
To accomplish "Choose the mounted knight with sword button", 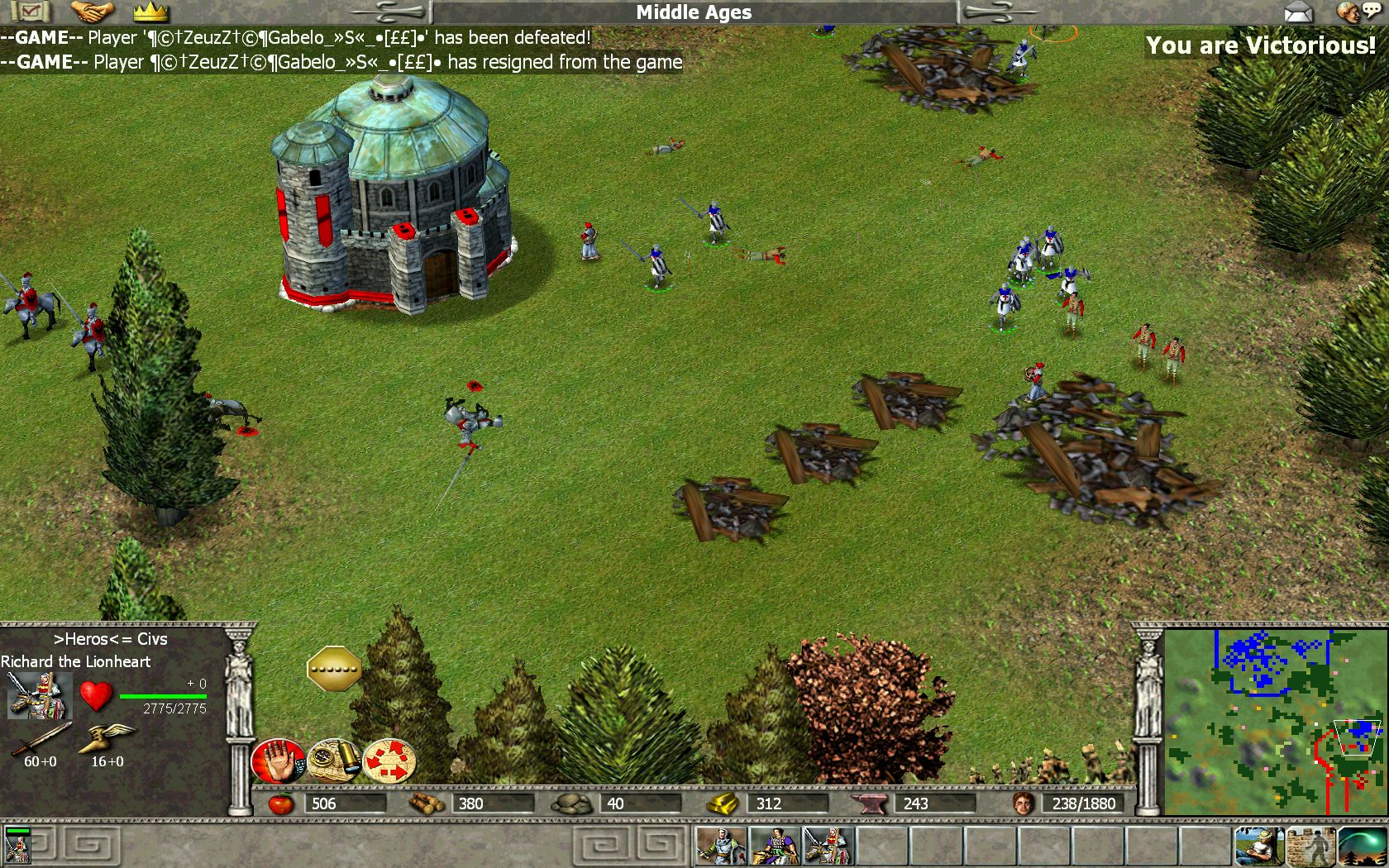I will [828, 847].
